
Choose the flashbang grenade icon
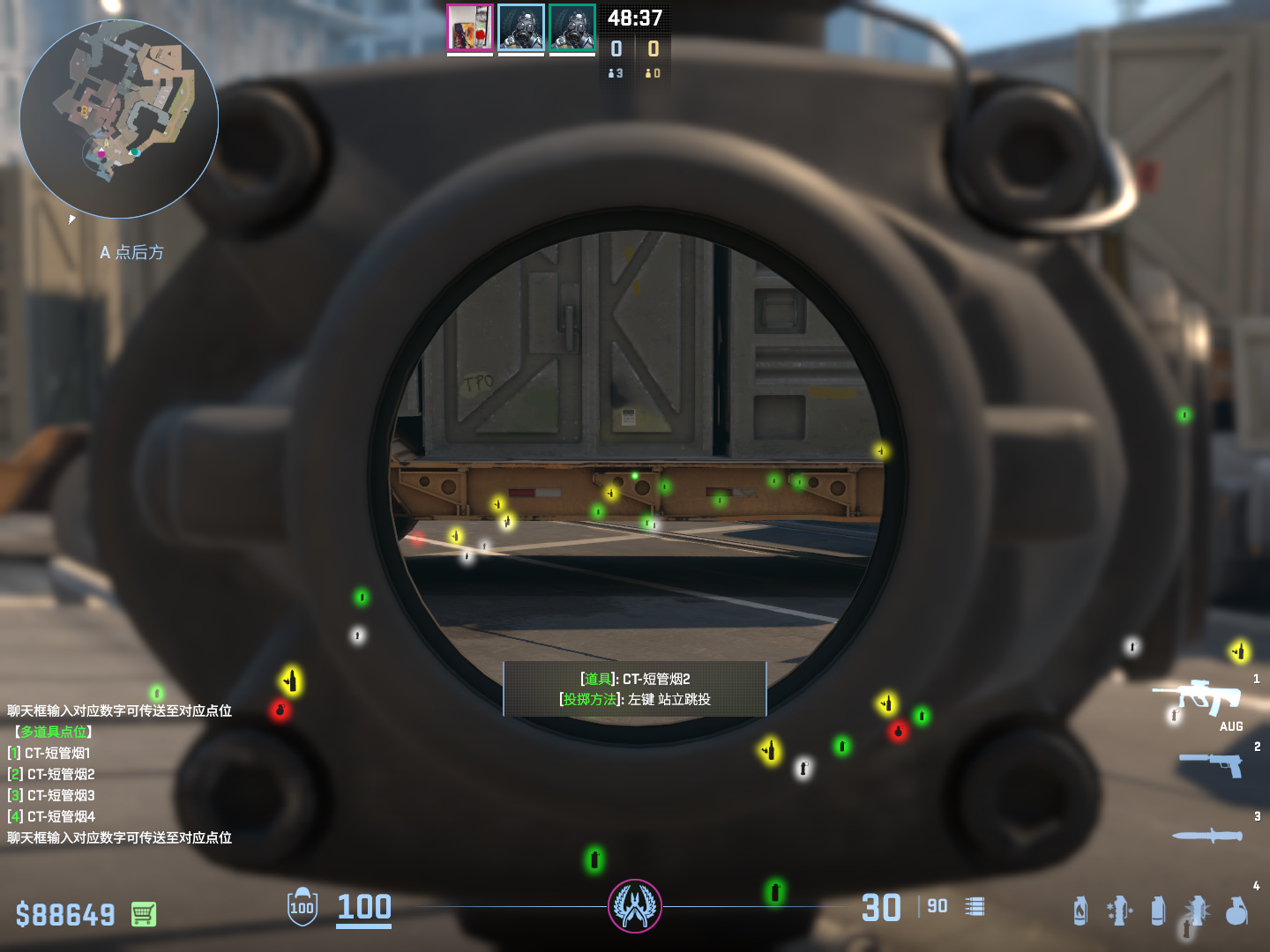tap(1197, 911)
